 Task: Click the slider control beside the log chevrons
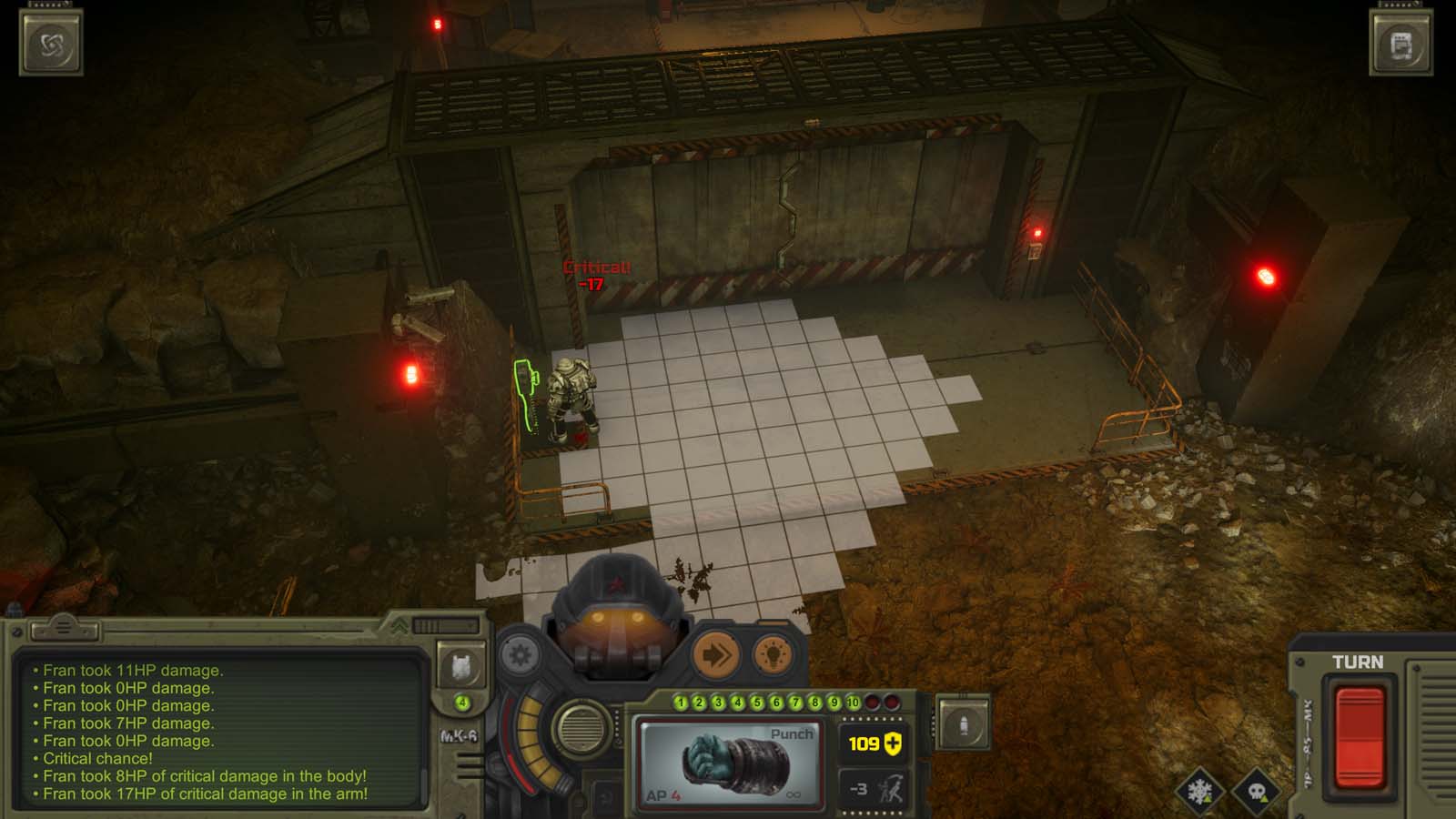[446, 624]
